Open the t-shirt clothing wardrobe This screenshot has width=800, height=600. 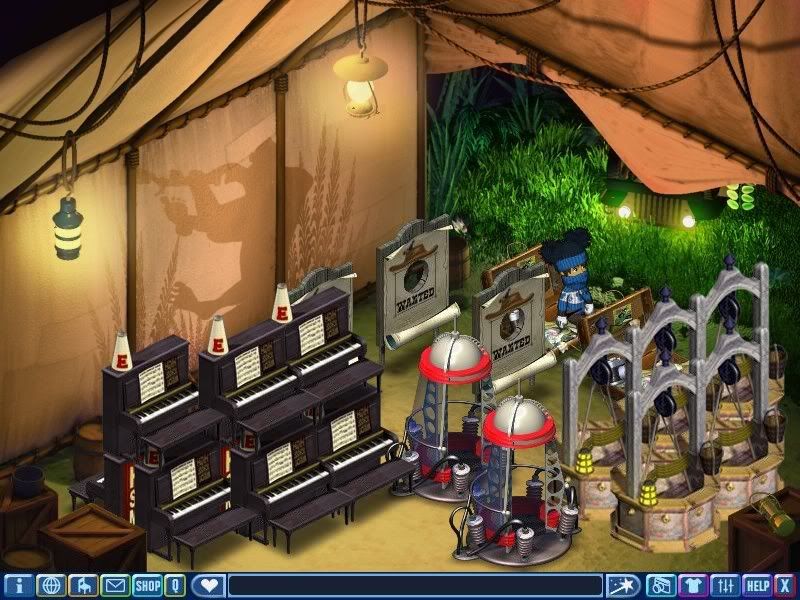coord(692,586)
